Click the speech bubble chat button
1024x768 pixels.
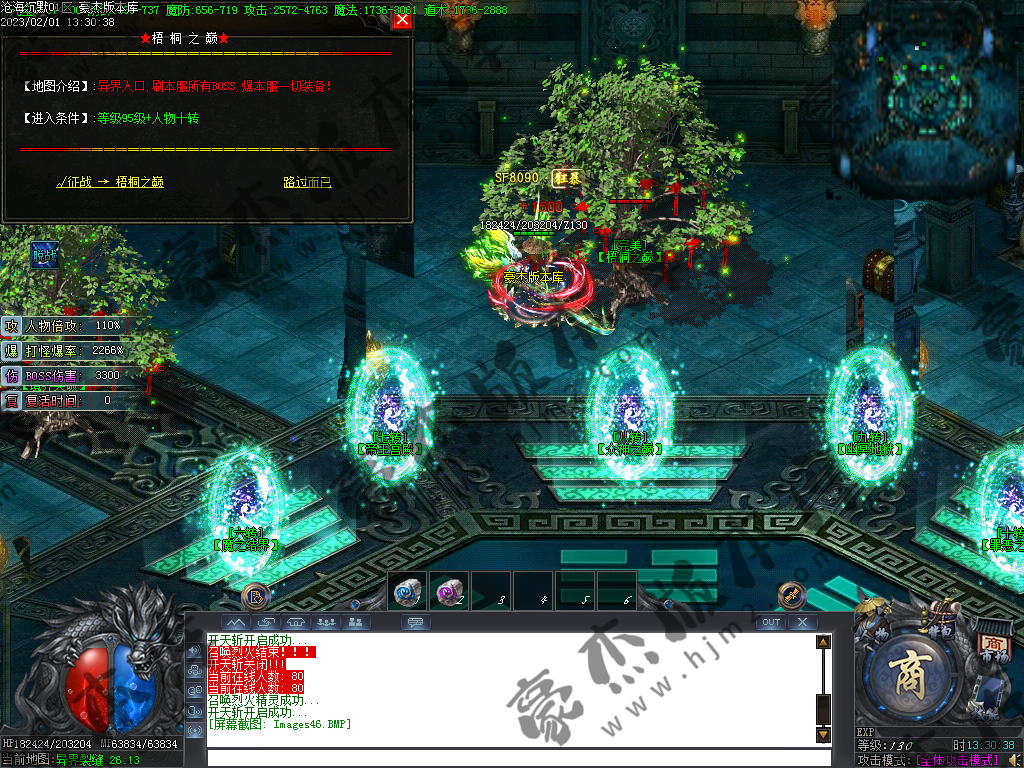point(415,622)
